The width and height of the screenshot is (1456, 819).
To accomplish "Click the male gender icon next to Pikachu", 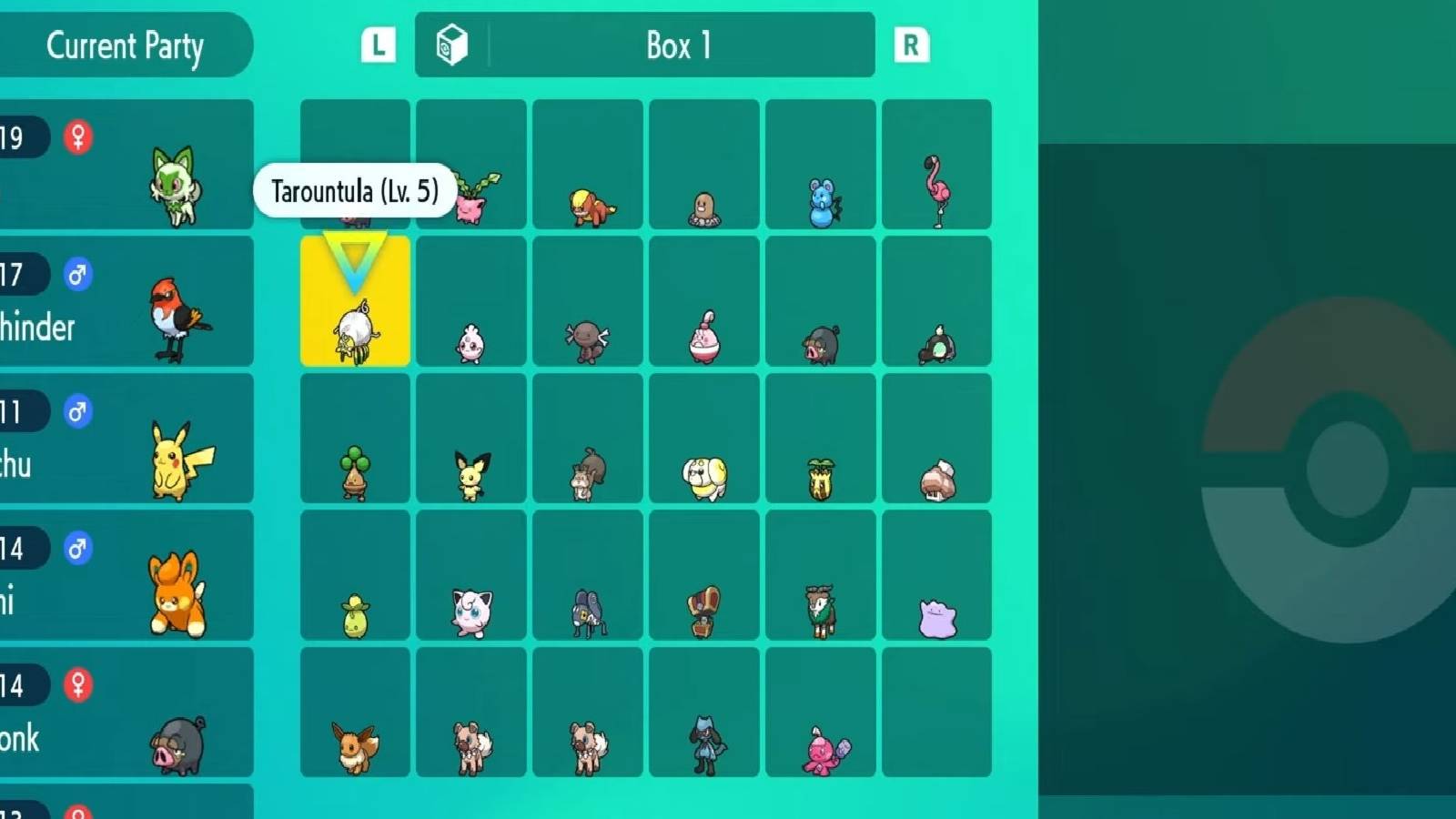I will click(76, 410).
